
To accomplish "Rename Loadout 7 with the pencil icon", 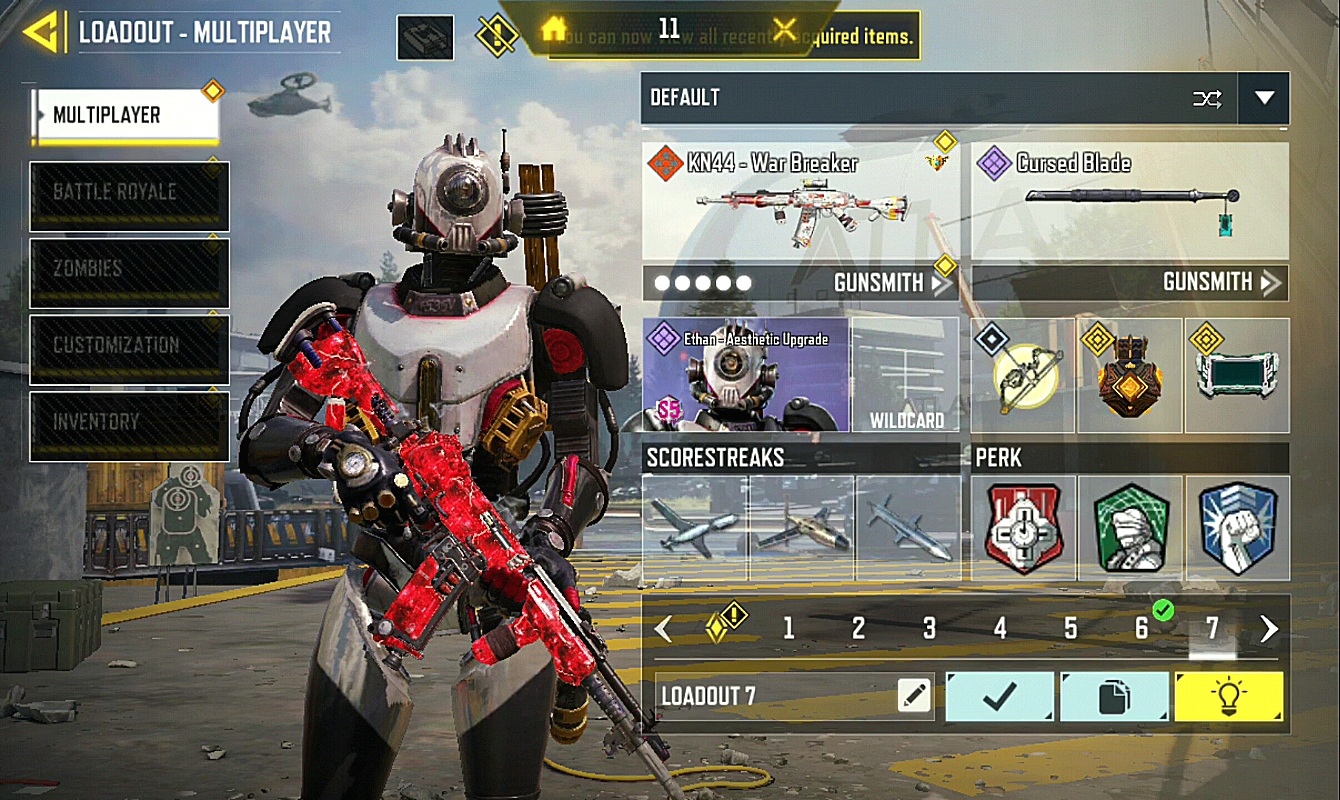I will coord(914,696).
